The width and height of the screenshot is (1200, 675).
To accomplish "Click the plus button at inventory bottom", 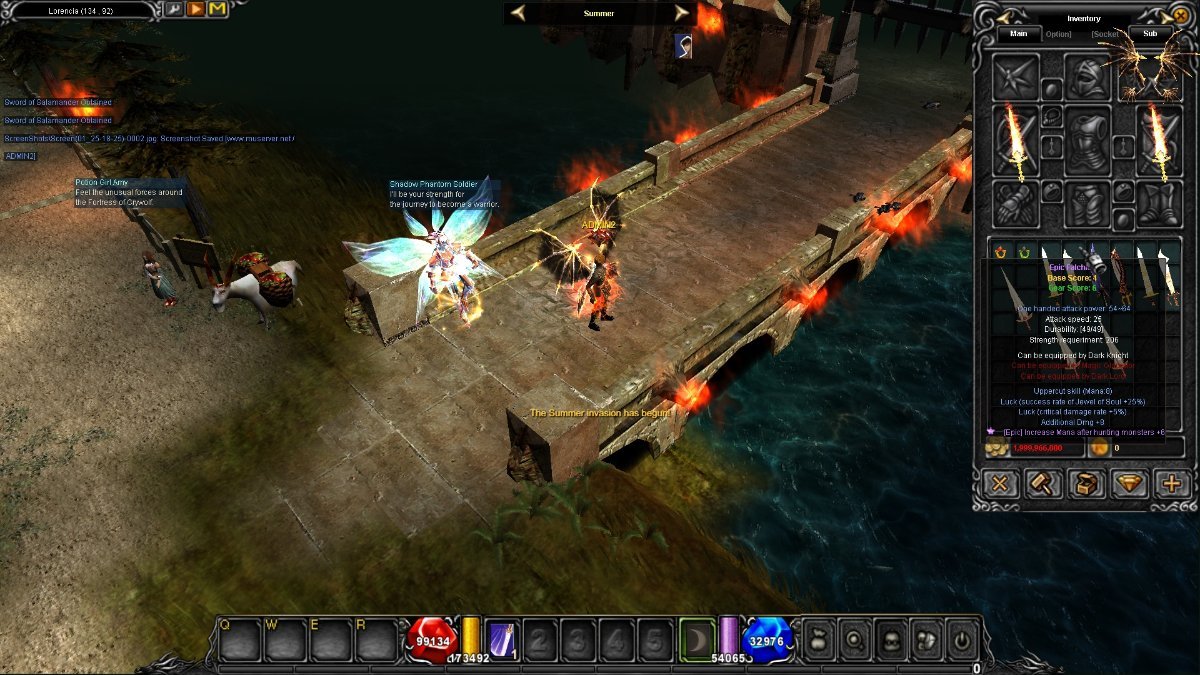I will [1172, 484].
